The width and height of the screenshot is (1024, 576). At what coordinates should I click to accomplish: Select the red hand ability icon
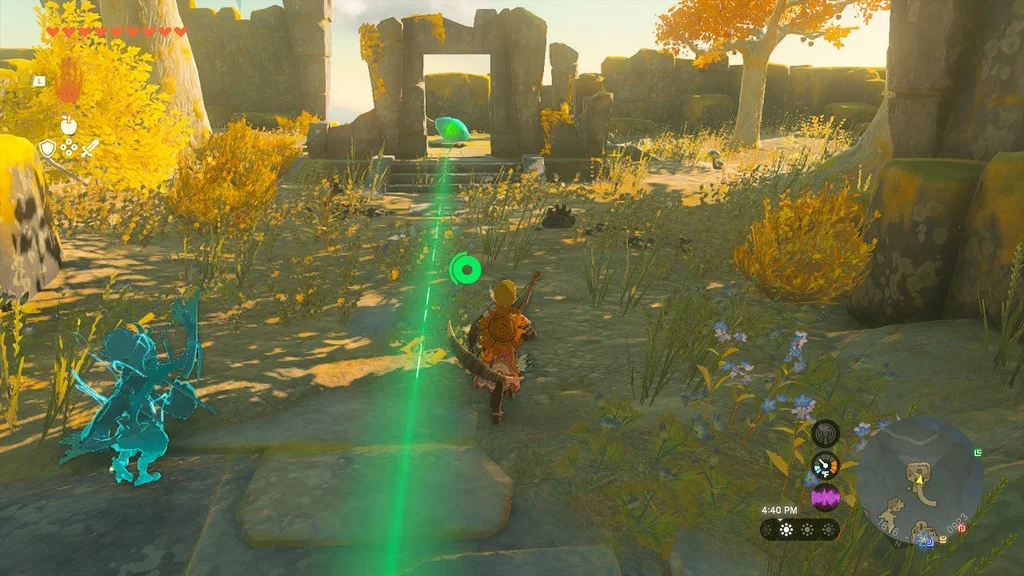[x=67, y=82]
